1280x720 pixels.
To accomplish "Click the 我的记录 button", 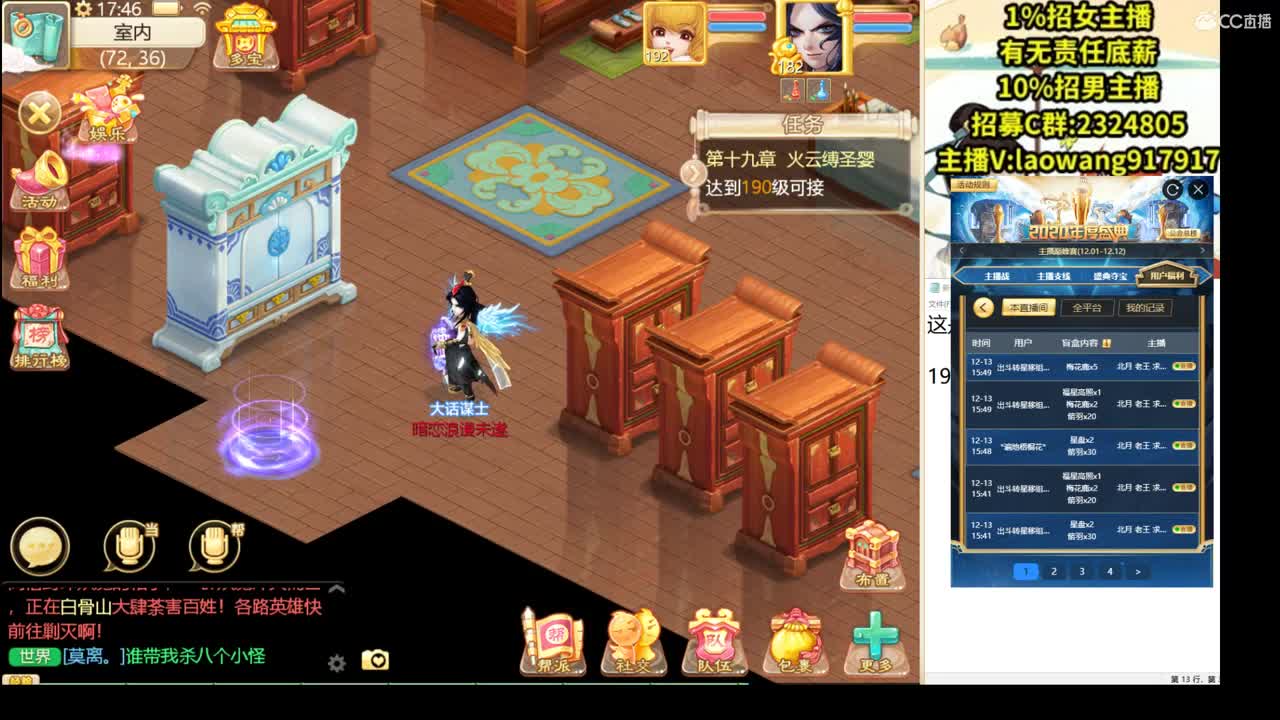I will (1145, 307).
